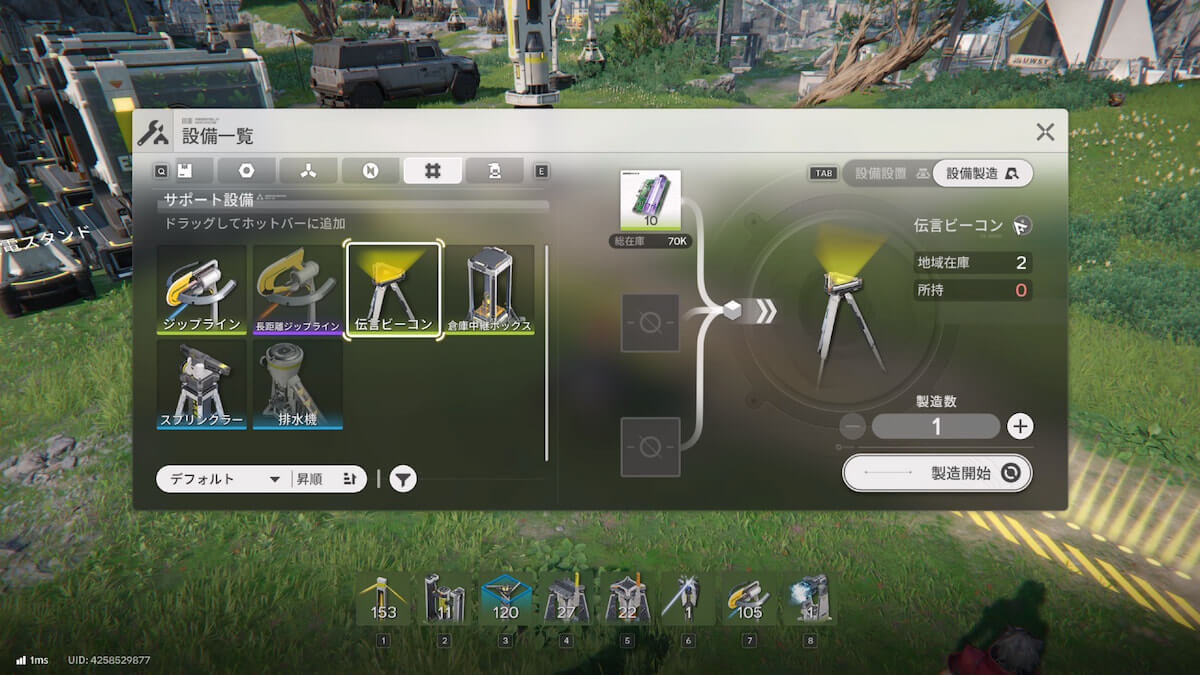Select the hotbar slot holding 153 items
Image resolution: width=1200 pixels, height=675 pixels.
click(383, 599)
